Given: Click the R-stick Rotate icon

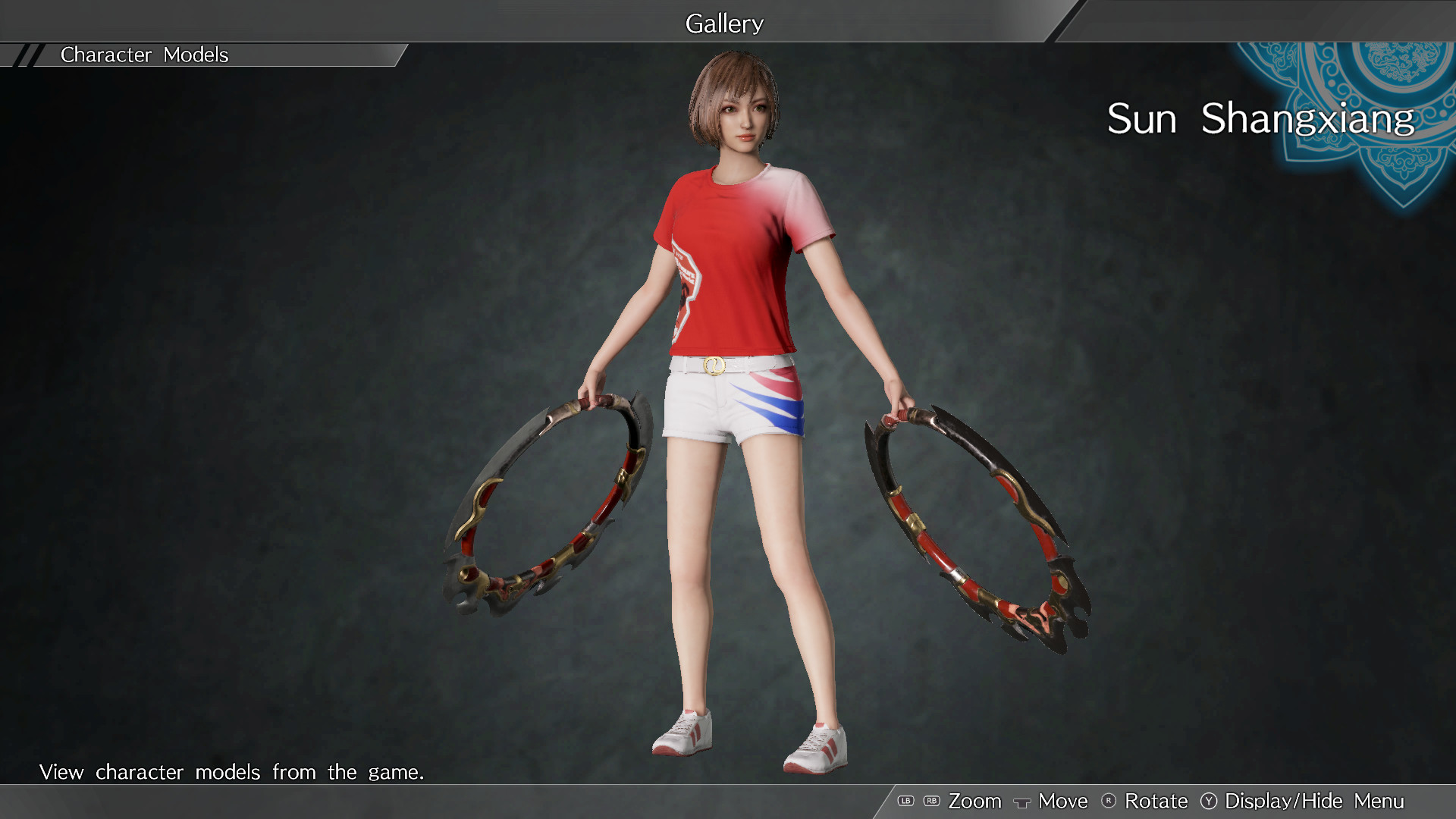Looking at the screenshot, I should [x=1109, y=802].
